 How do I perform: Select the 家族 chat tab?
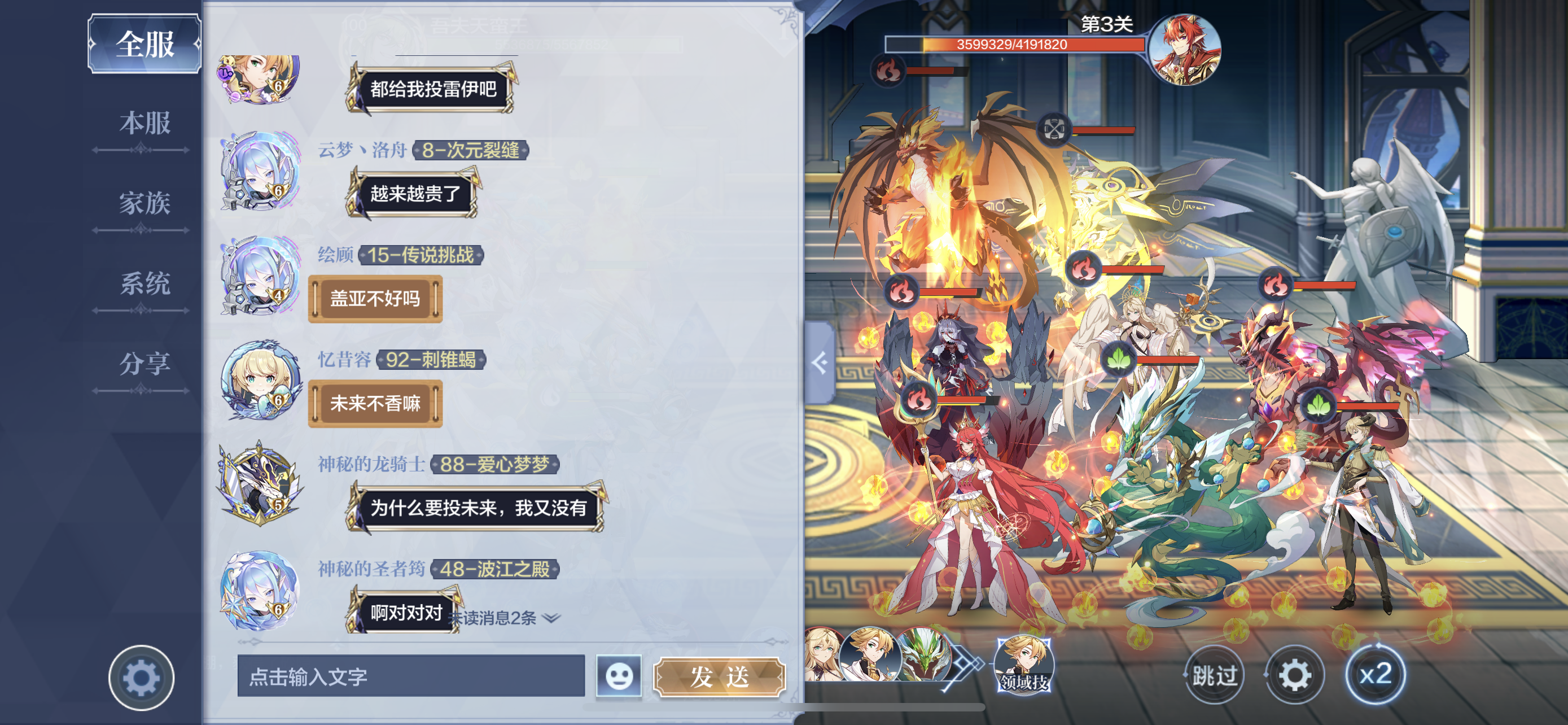144,203
